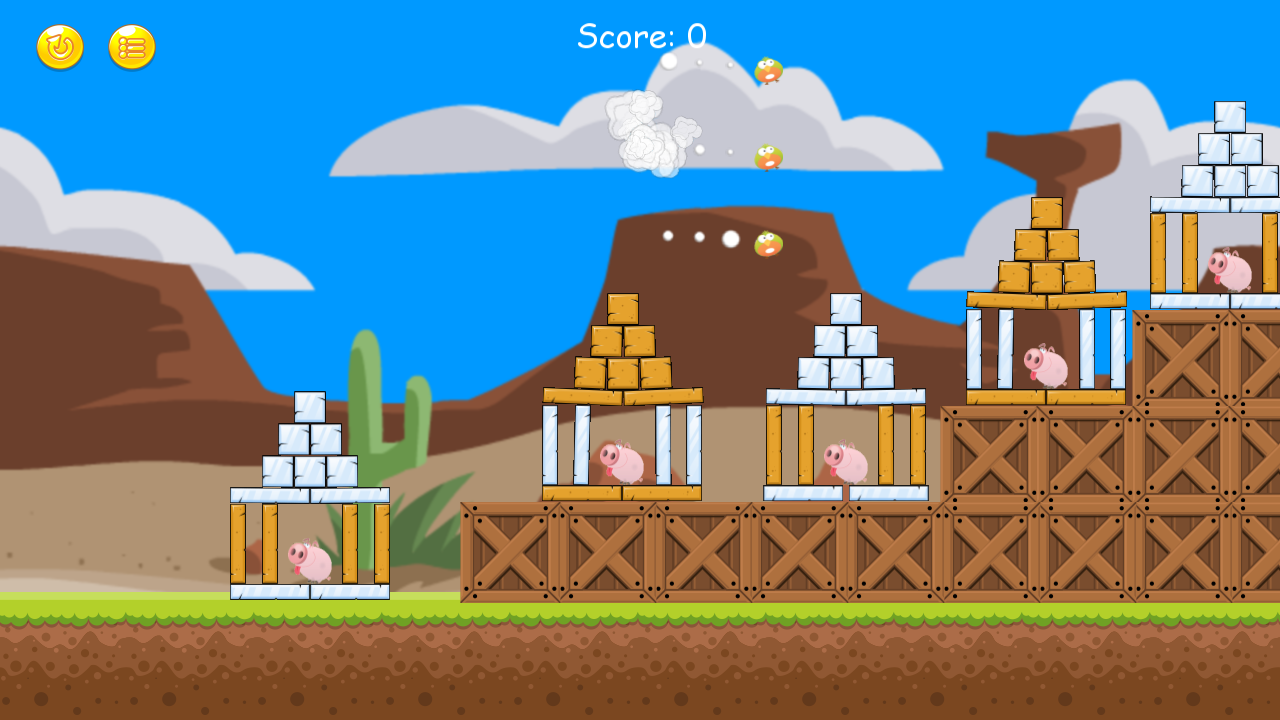
Task: Open the level selection menu icon
Action: click(129, 48)
